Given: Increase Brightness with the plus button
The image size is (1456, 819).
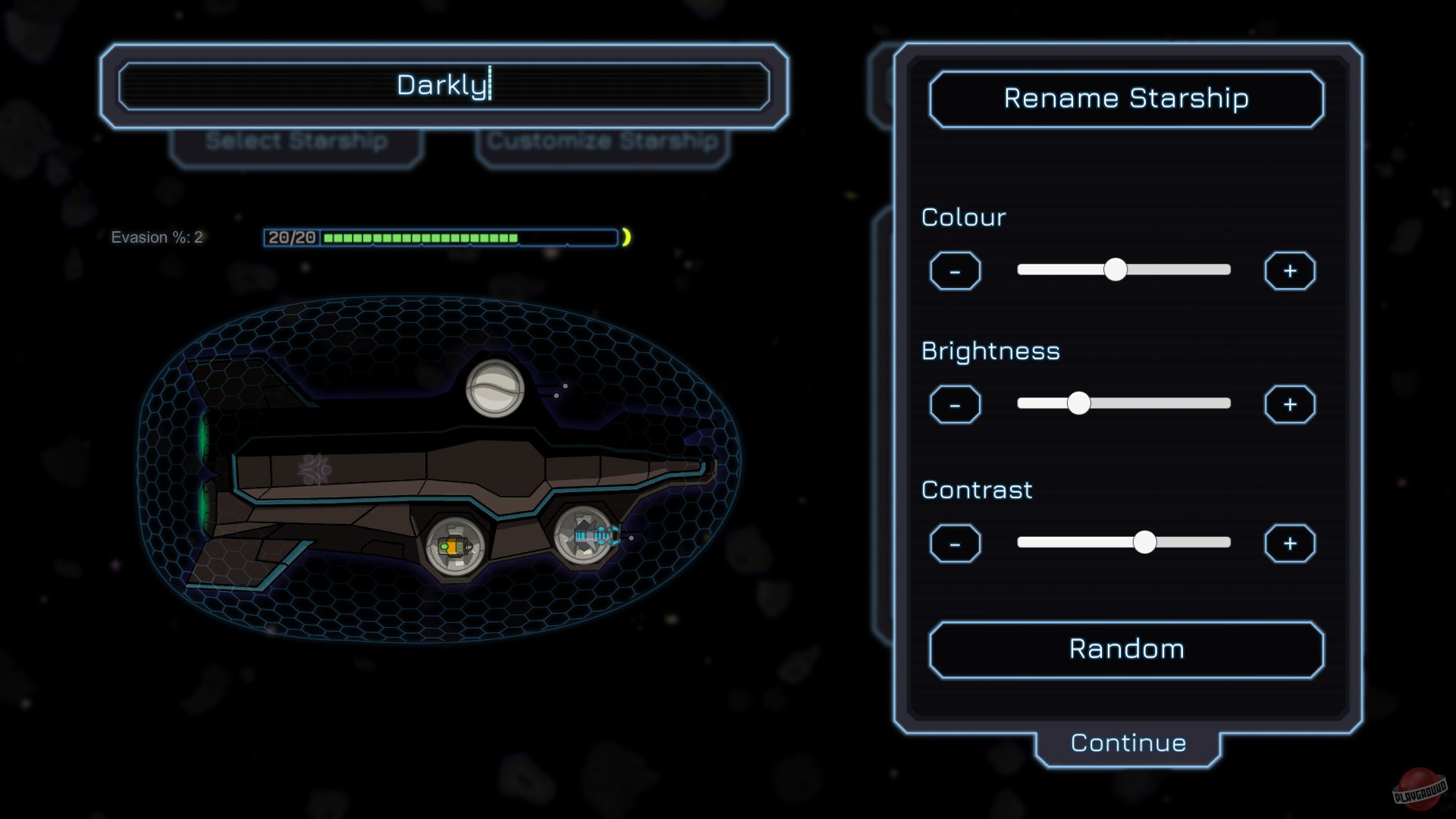Looking at the screenshot, I should click(1290, 404).
